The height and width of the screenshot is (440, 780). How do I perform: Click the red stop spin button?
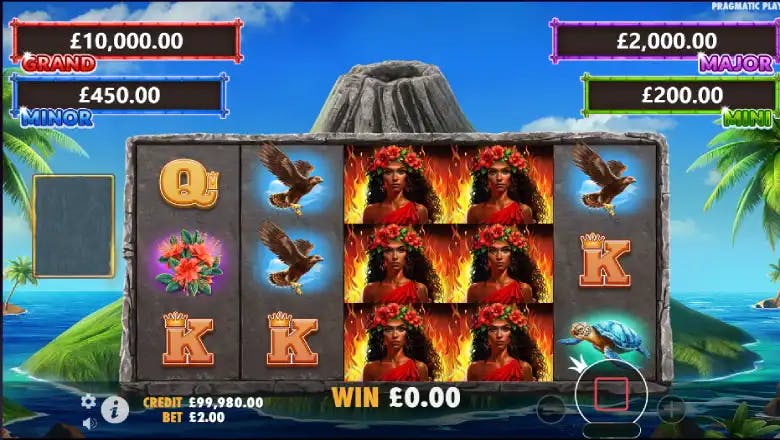coord(610,393)
